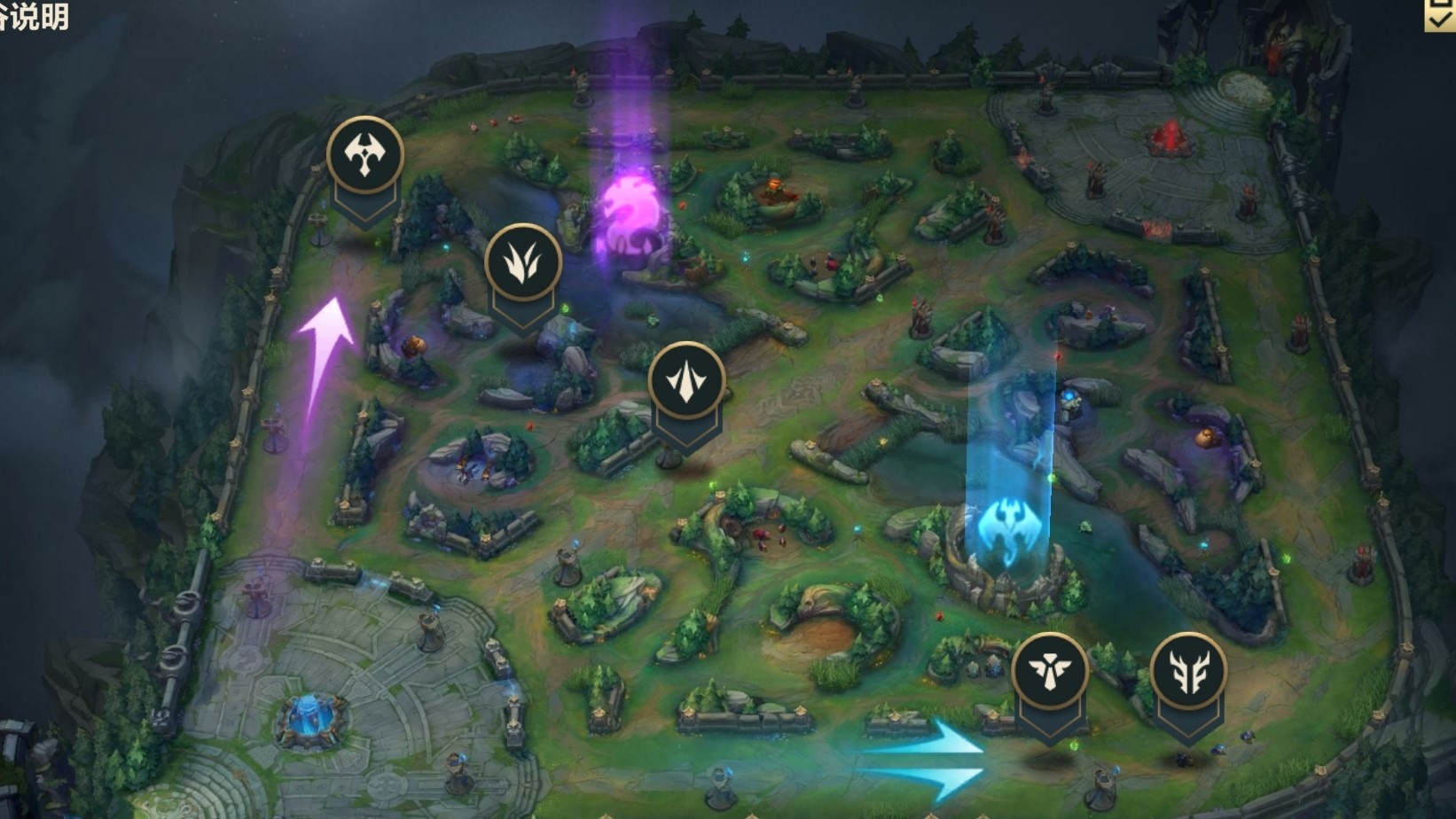Select the Baron lane role marker
The image size is (1456, 819).
[x=364, y=154]
